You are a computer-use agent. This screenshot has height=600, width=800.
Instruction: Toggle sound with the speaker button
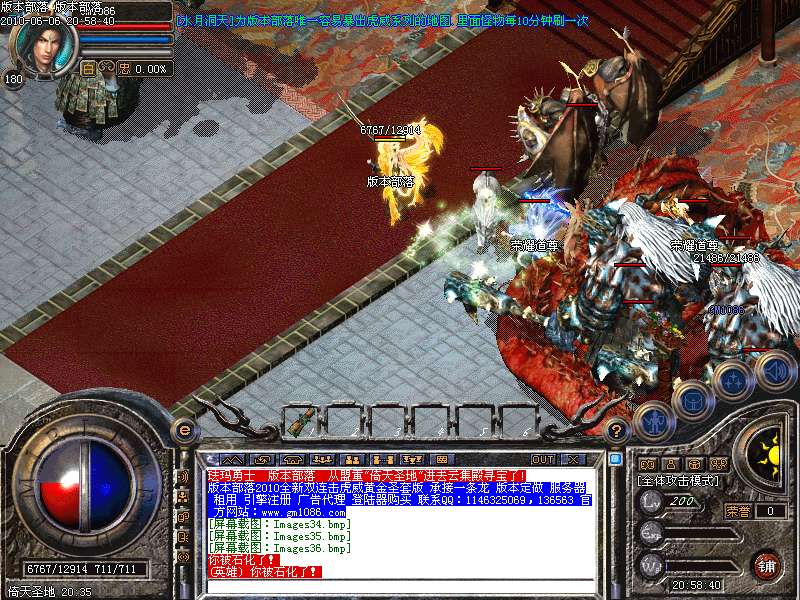pyautogui.click(x=774, y=371)
